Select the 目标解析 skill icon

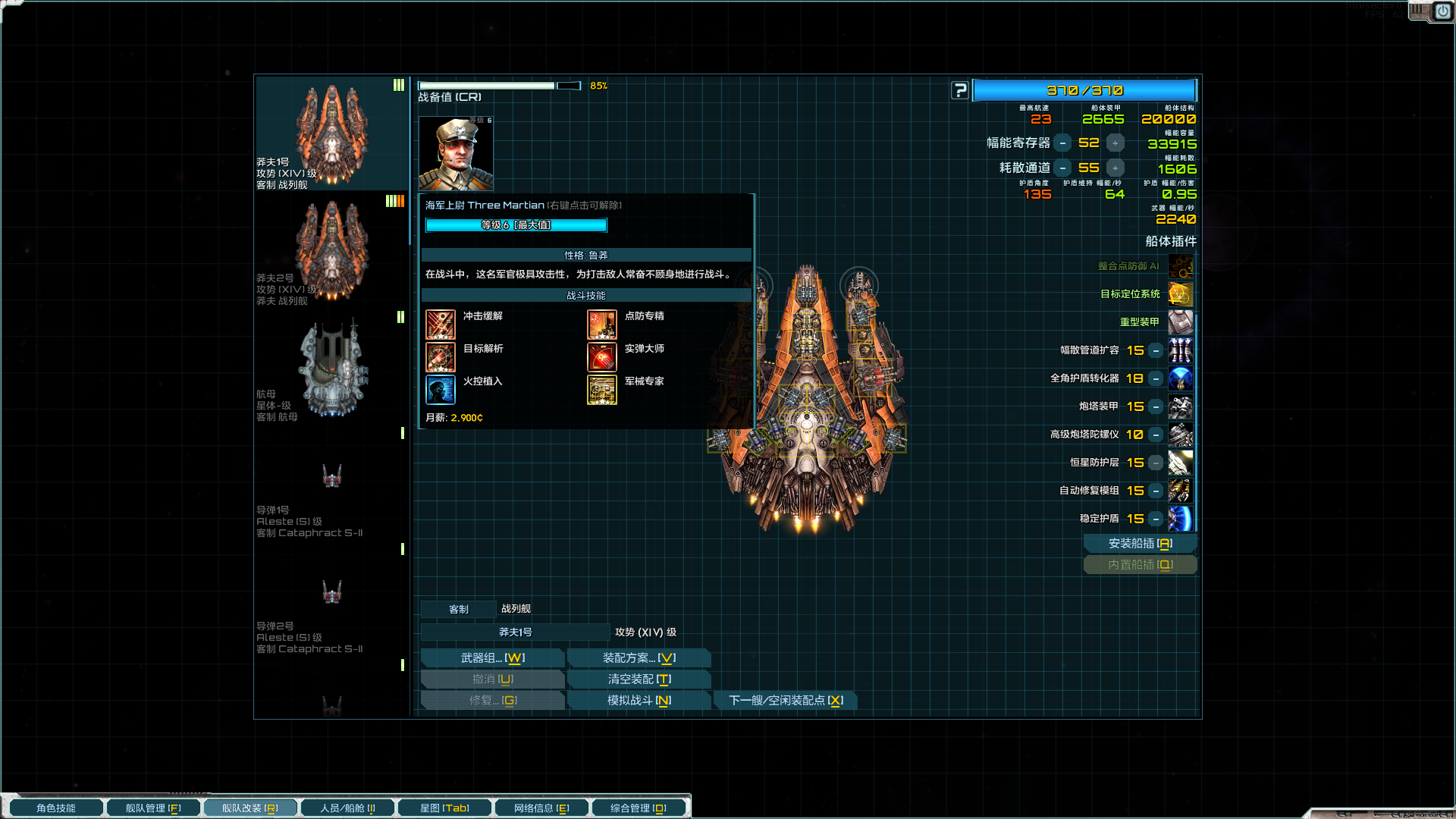[441, 356]
